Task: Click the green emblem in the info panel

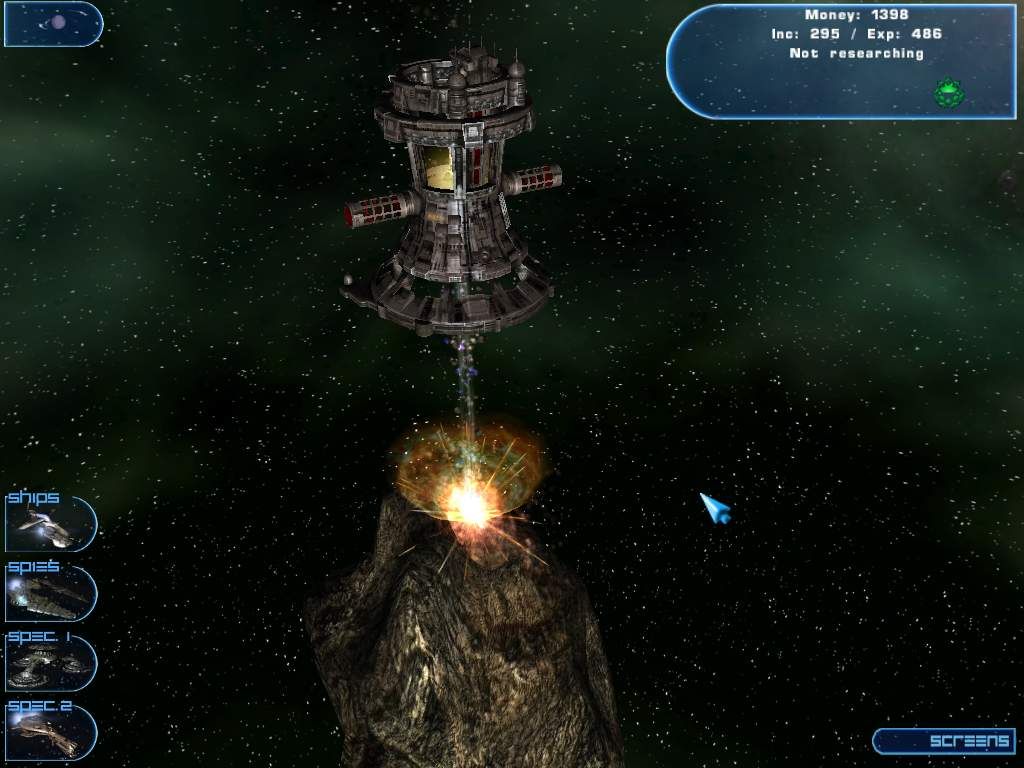Action: [947, 93]
